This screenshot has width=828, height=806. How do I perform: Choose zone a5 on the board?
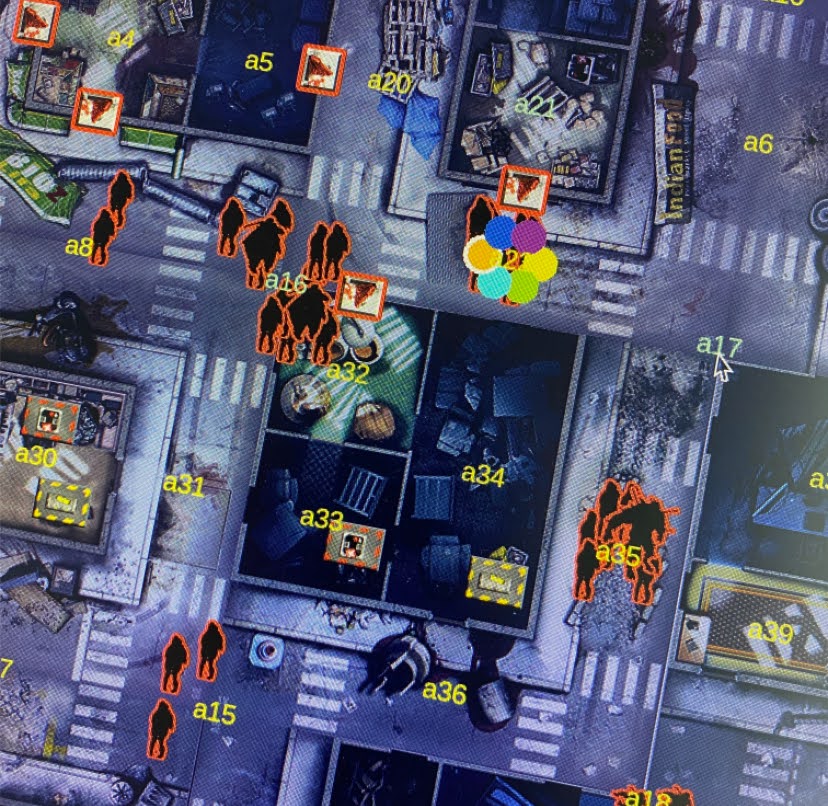[259, 62]
